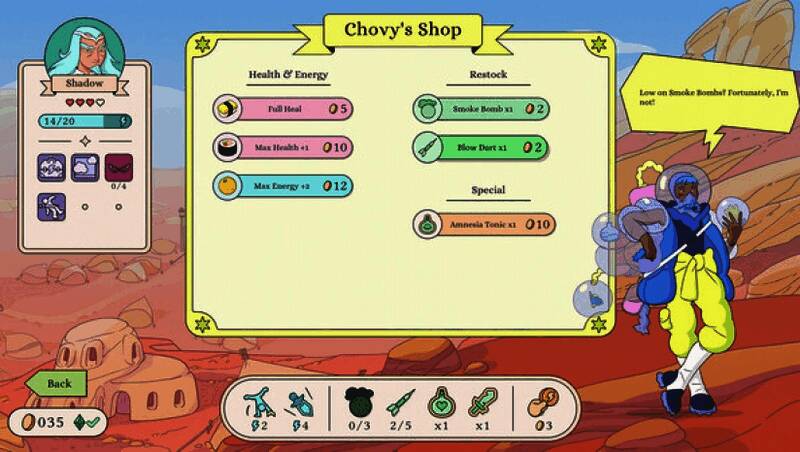The width and height of the screenshot is (800, 452).
Task: Purchase a Blow Dart restock
Action: coord(481,147)
